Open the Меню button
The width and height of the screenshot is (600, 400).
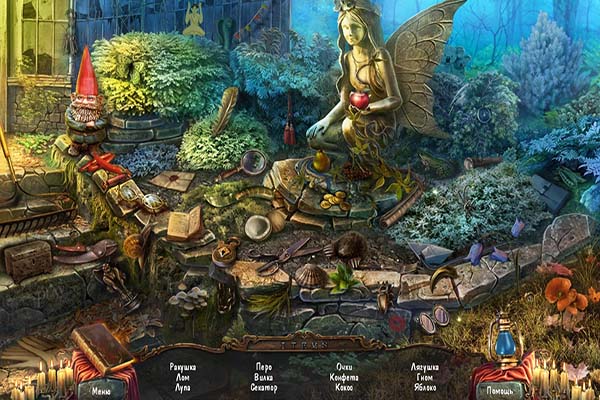[x=101, y=391]
